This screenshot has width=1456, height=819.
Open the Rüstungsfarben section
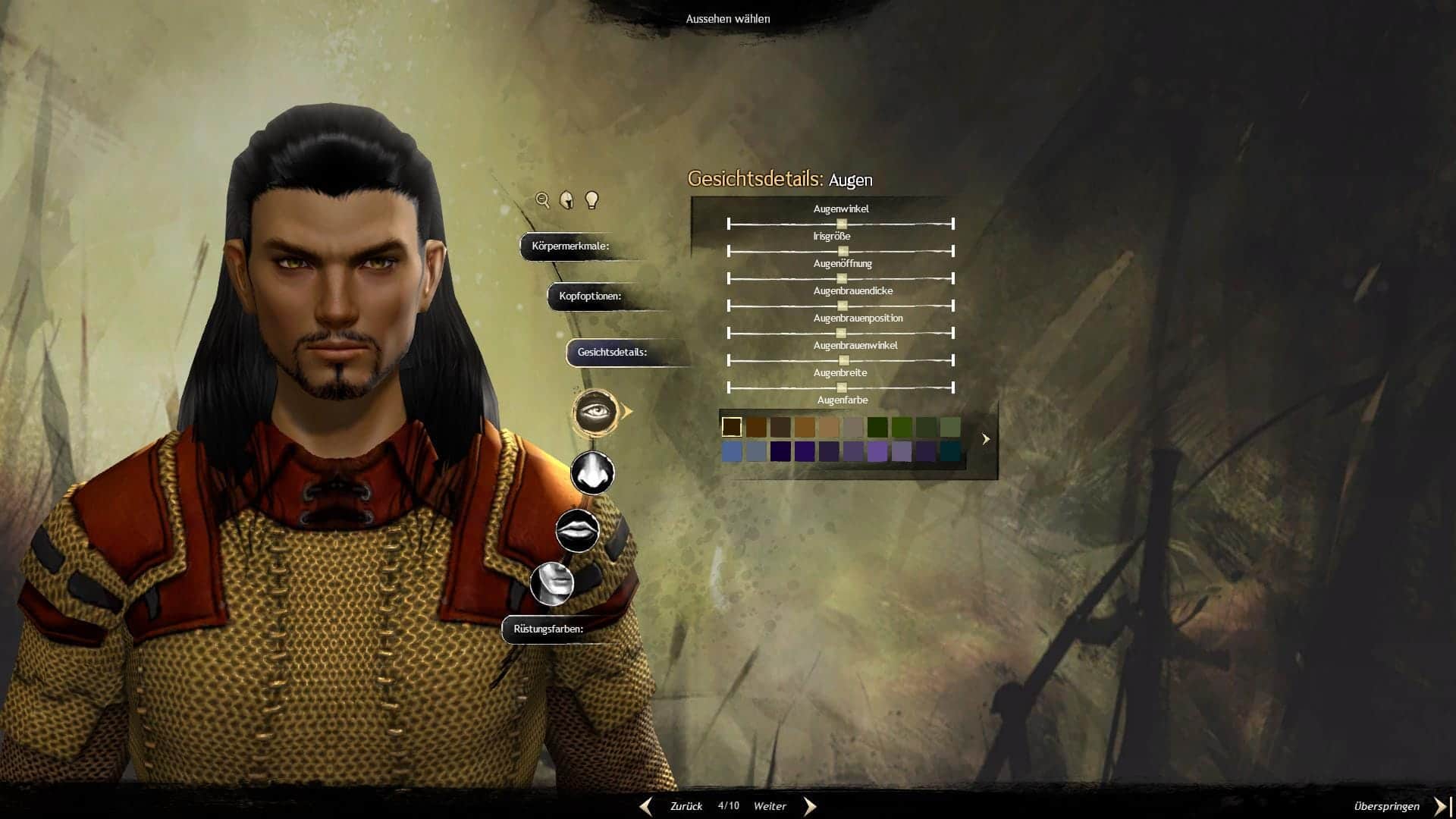coord(548,629)
